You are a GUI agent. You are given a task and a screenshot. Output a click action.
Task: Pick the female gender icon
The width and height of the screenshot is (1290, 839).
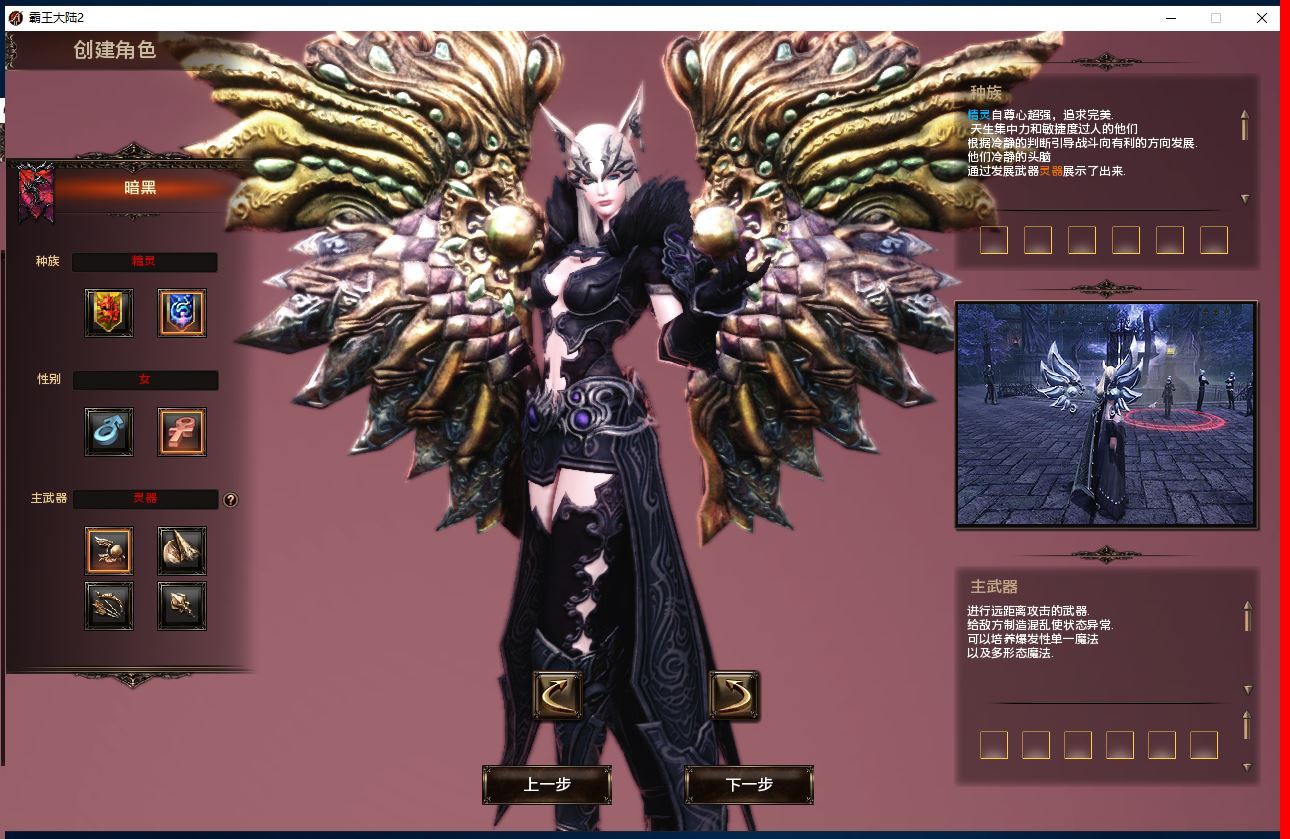(x=182, y=432)
